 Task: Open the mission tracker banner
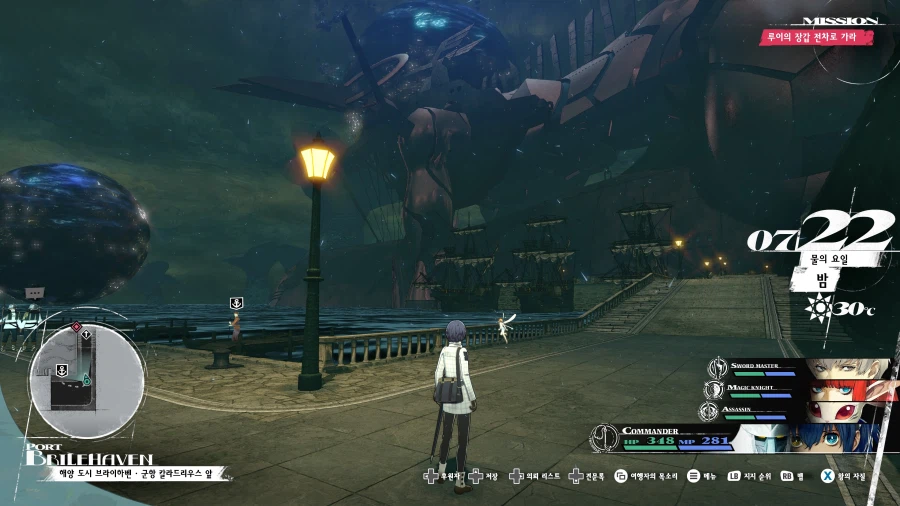pos(813,37)
